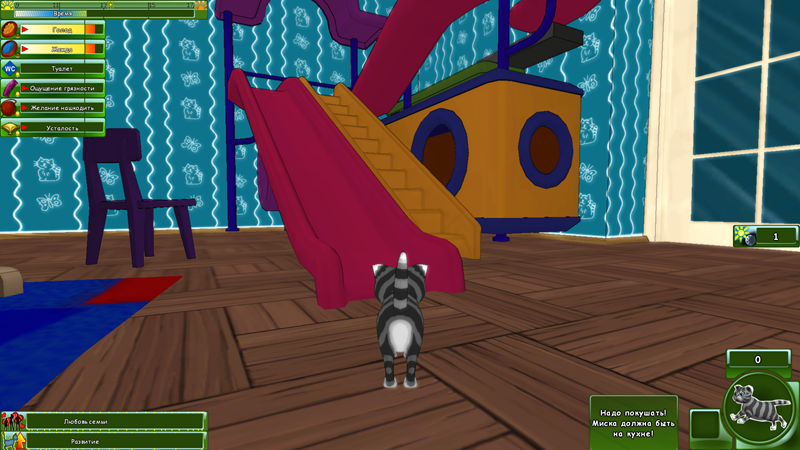The width and height of the screenshot is (800, 450).
Task: Select the hunger food bowl icon
Action: tap(9, 30)
